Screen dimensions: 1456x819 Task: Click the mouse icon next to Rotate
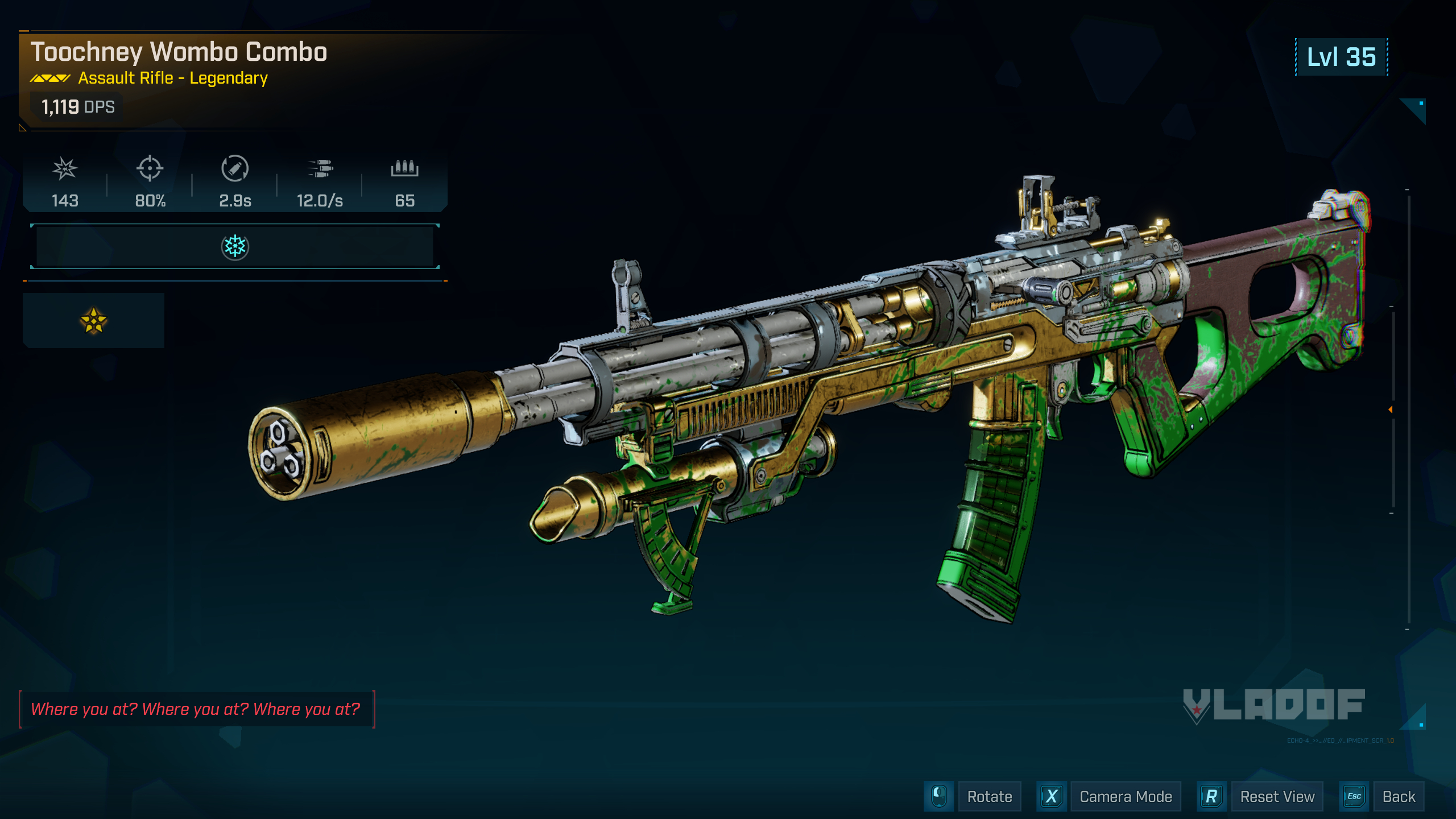(x=938, y=796)
